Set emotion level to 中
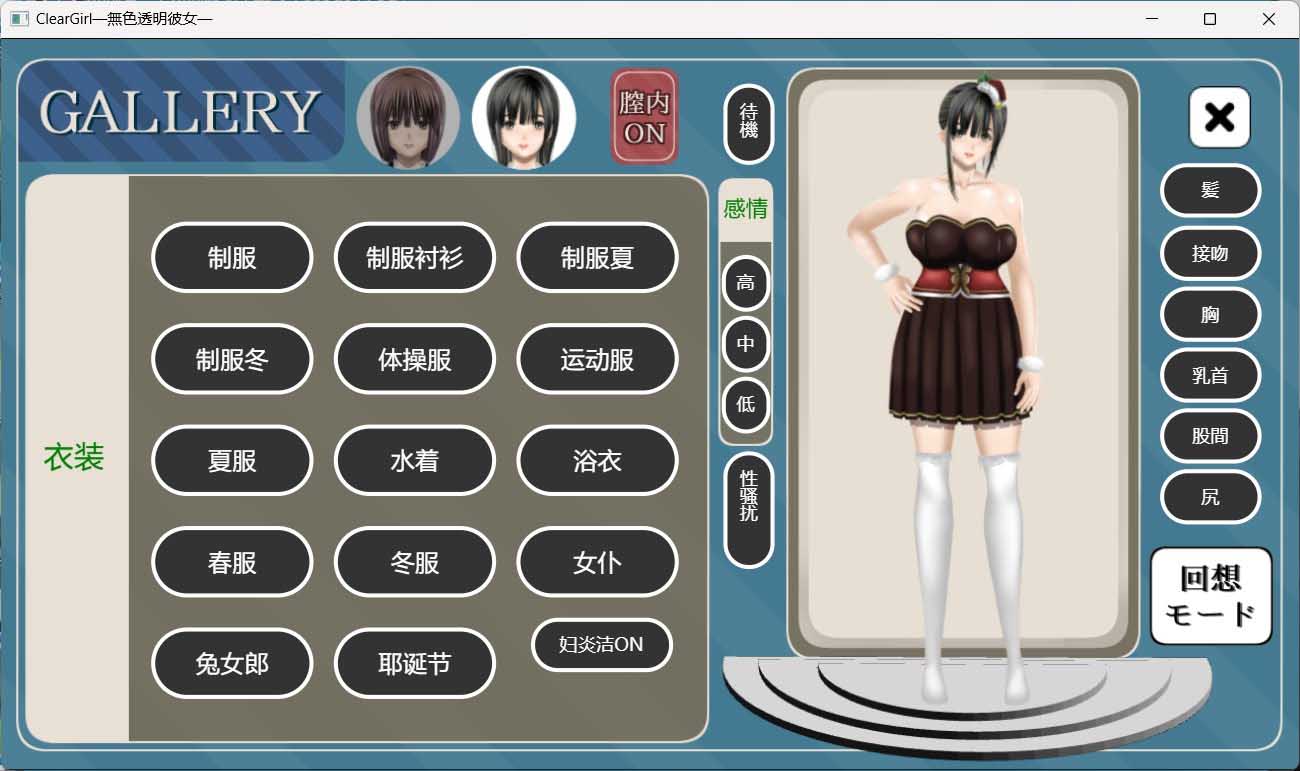 point(746,344)
